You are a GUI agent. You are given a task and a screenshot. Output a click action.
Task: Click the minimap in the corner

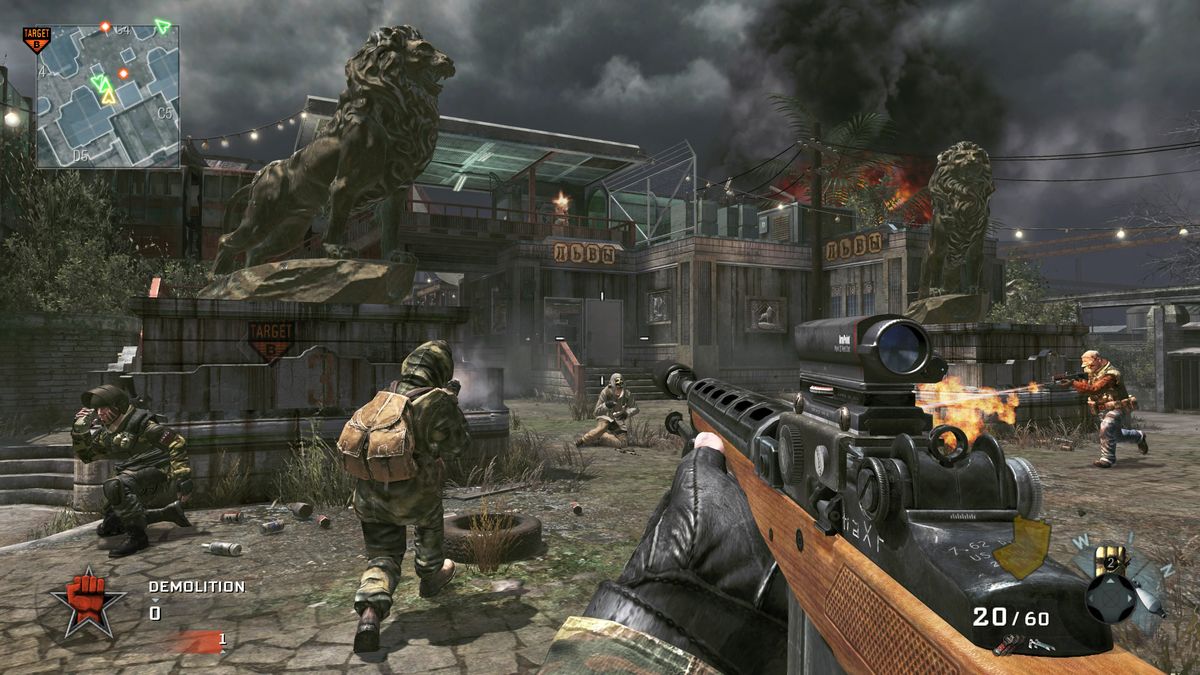pyautogui.click(x=108, y=96)
